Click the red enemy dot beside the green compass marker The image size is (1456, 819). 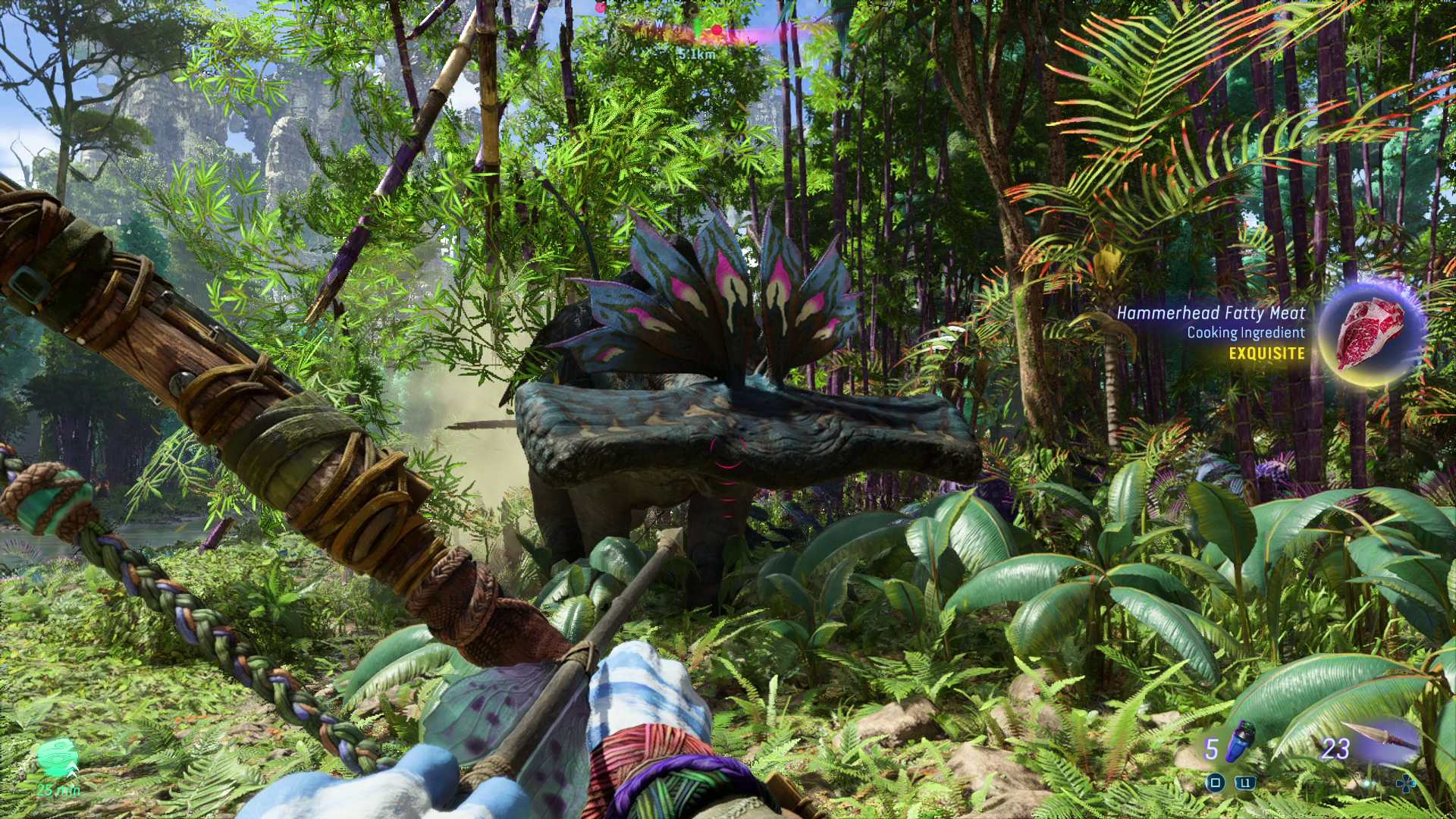pyautogui.click(x=717, y=30)
